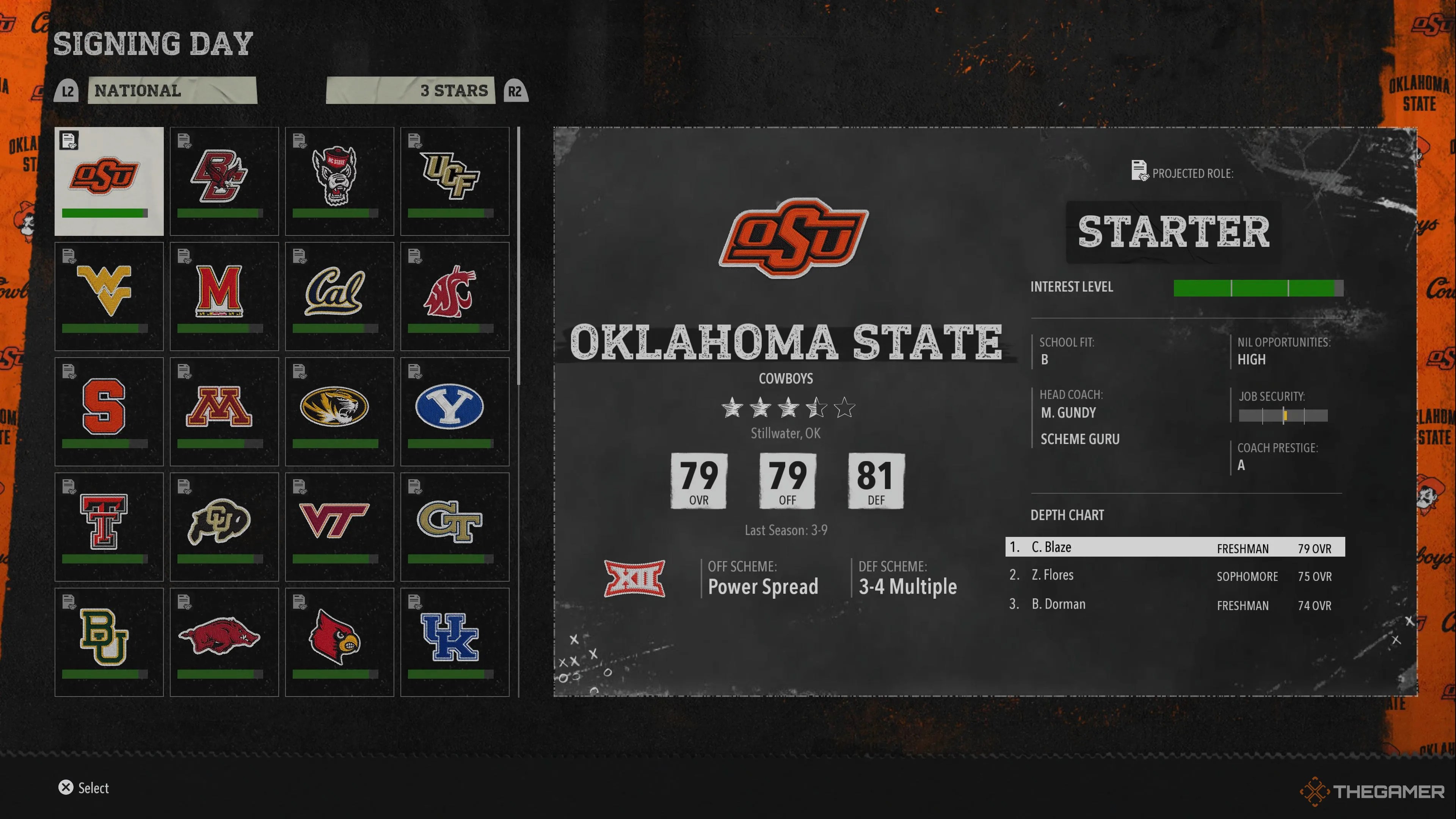Choose the Missouri Tigers tile

[339, 411]
